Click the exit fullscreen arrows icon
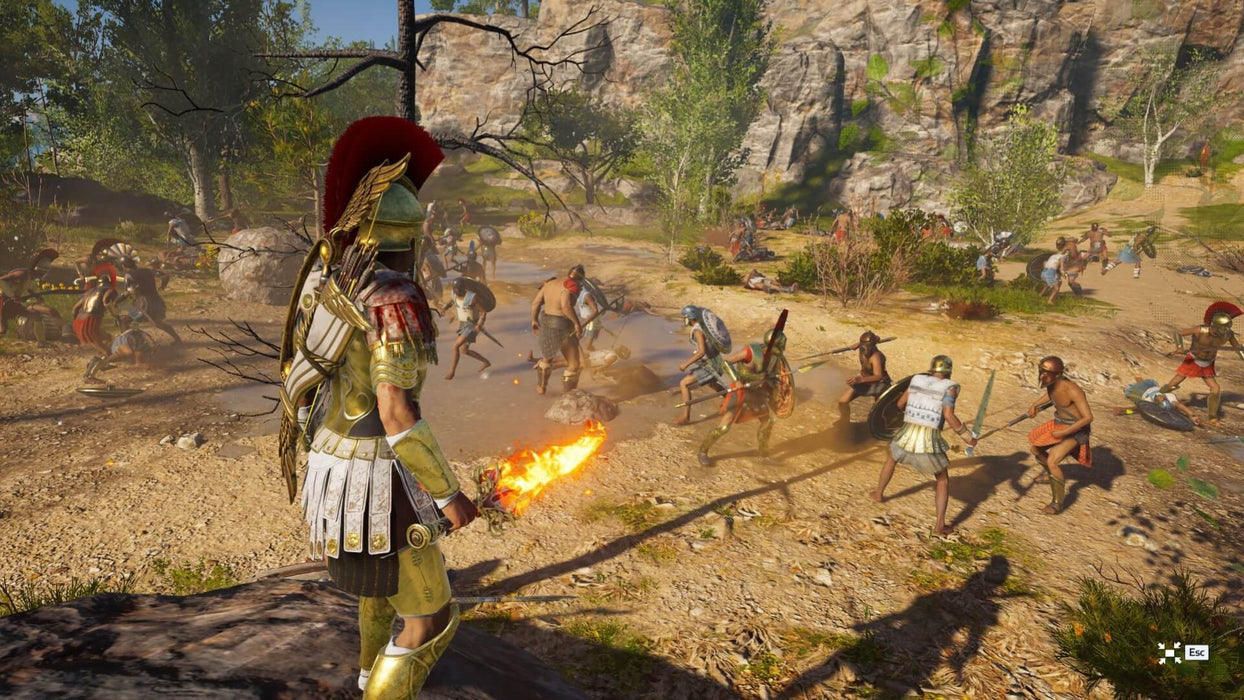This screenshot has width=1244, height=700. 1168,653
